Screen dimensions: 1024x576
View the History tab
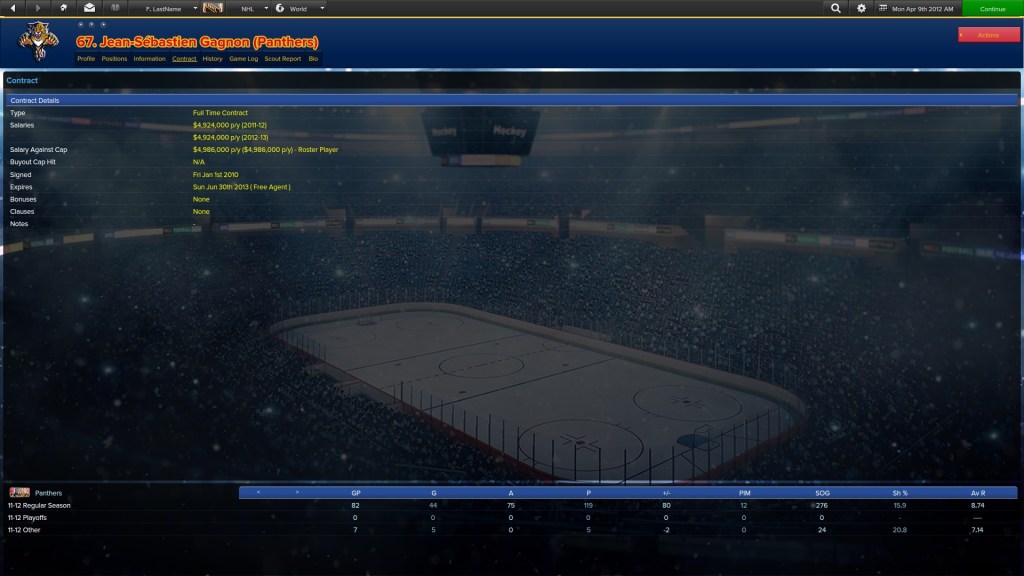click(212, 59)
